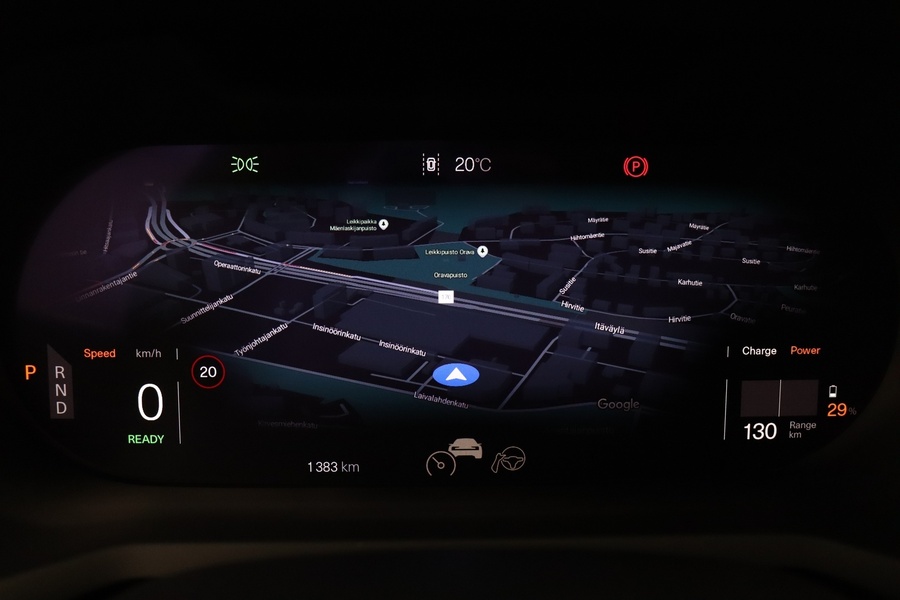Select the green headlight indicator icon
Screen dimensions: 900x600
pos(245,164)
